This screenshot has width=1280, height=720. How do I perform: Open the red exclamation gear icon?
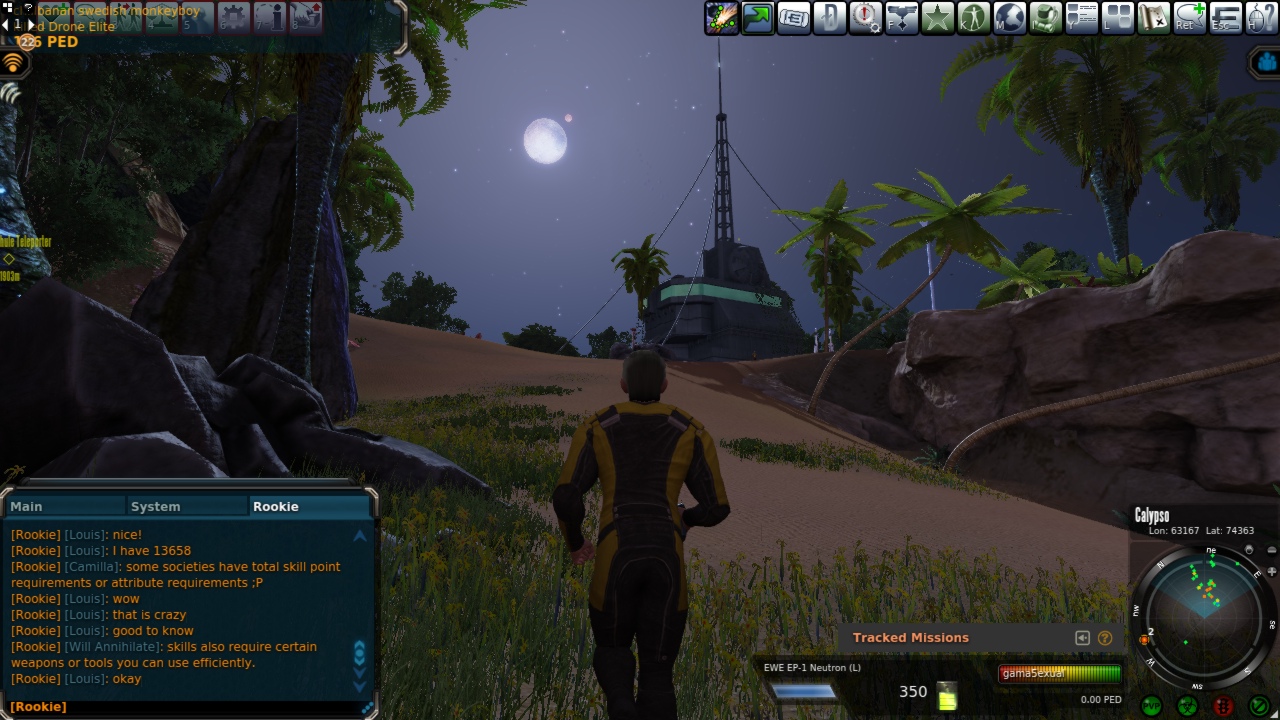[865, 18]
